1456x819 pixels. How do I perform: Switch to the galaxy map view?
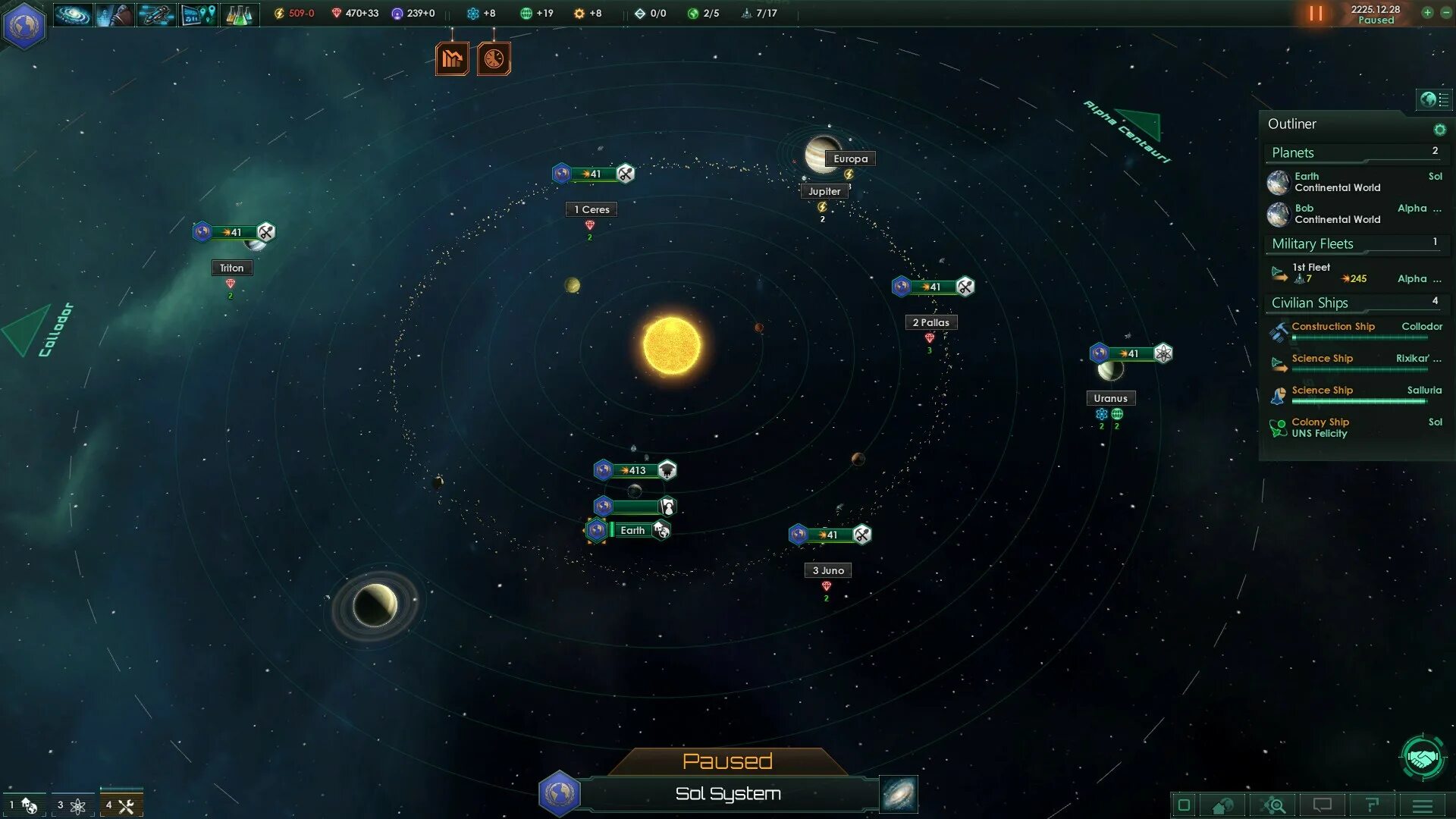pyautogui.click(x=899, y=794)
